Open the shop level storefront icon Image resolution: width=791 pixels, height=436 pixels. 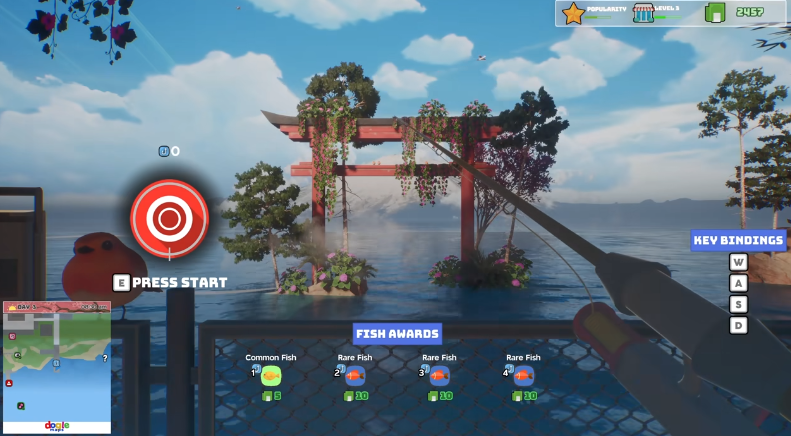tap(643, 13)
